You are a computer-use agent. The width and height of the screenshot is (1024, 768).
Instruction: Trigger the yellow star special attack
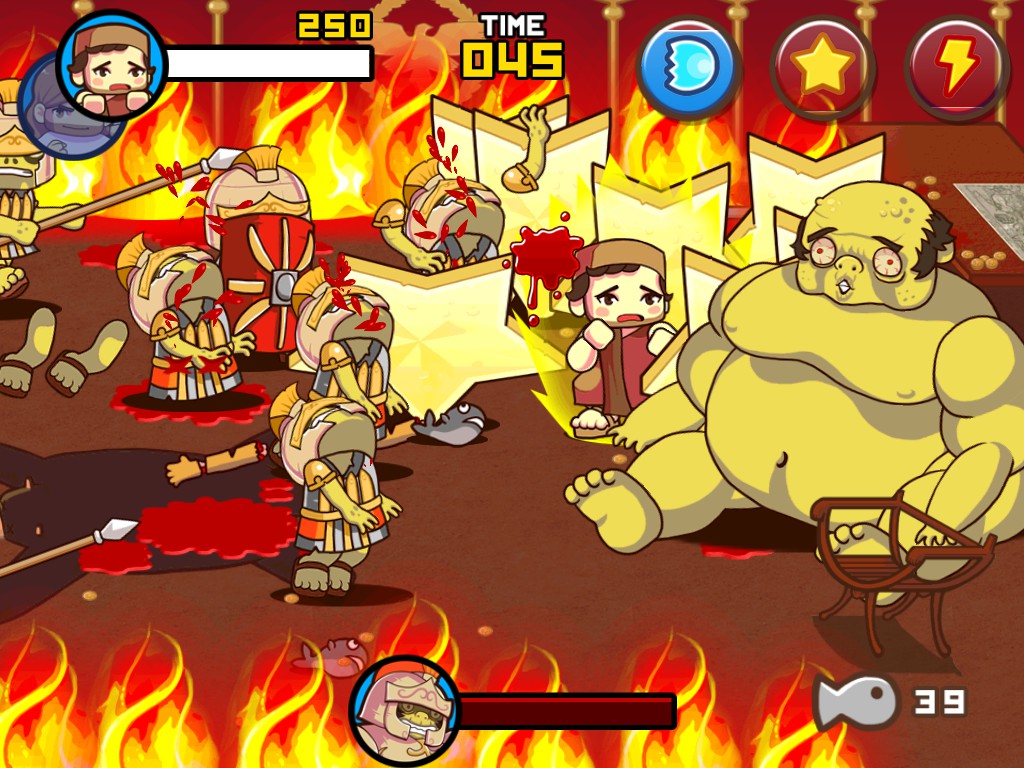(x=822, y=66)
